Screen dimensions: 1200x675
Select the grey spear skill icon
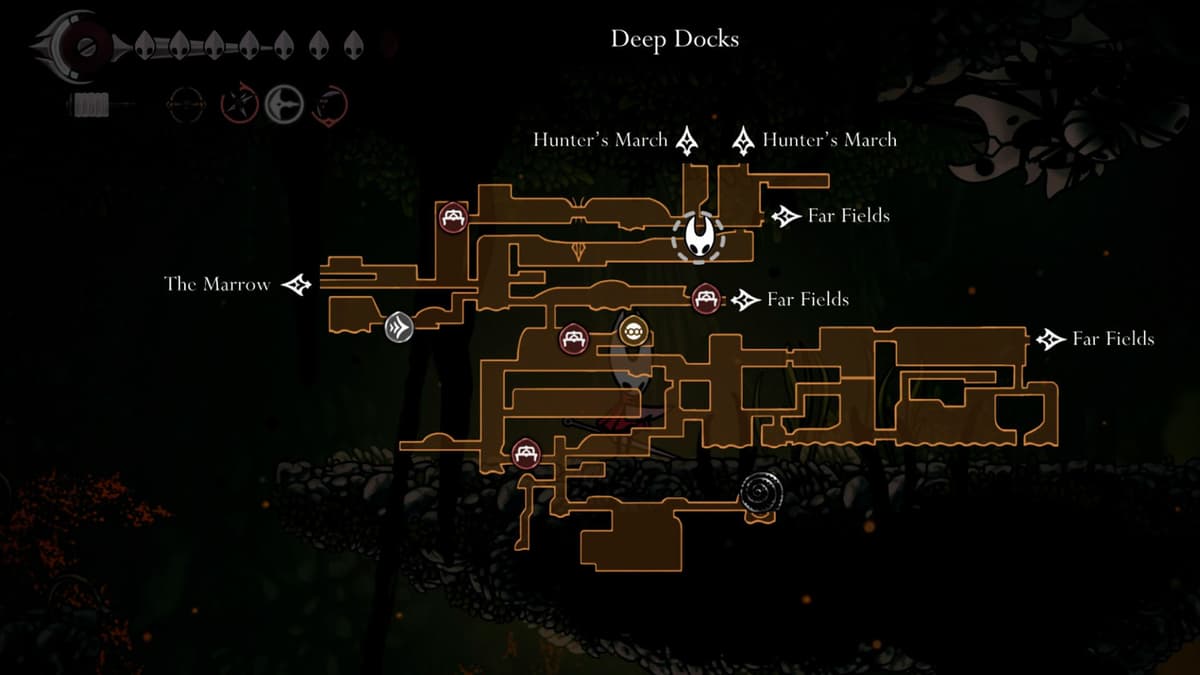(284, 104)
